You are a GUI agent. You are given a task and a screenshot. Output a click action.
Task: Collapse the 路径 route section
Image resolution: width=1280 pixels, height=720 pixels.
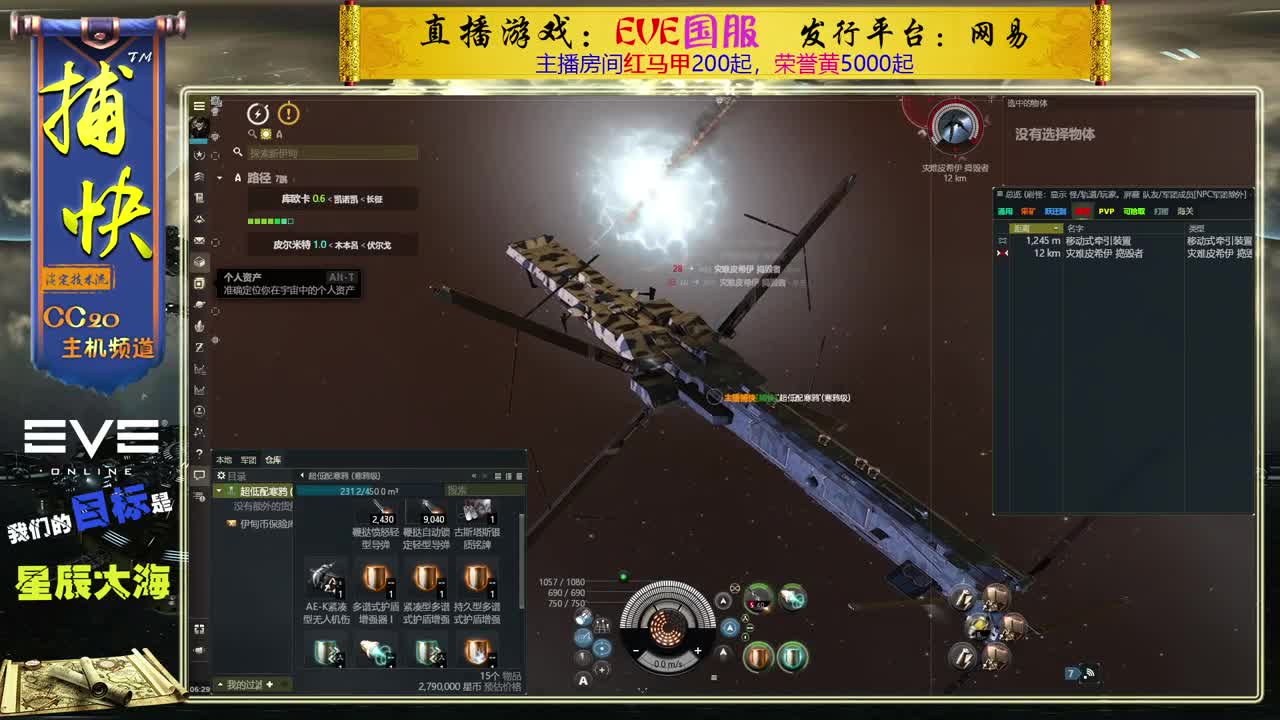pyautogui.click(x=219, y=178)
